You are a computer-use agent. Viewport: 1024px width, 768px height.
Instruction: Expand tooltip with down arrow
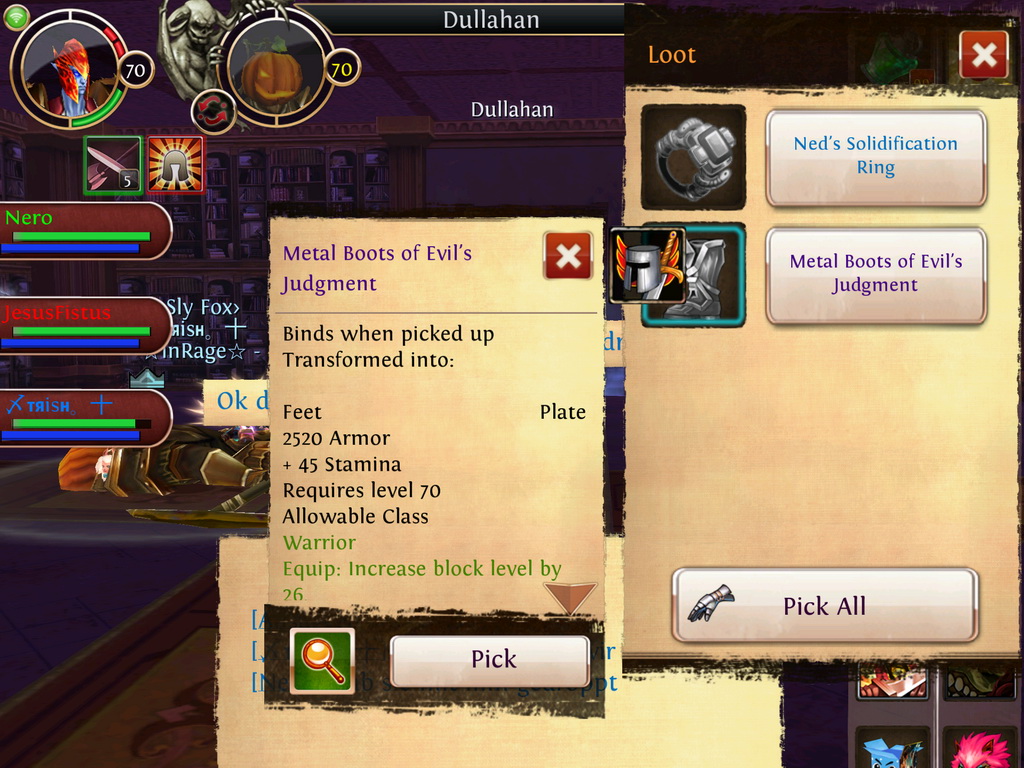(570, 598)
